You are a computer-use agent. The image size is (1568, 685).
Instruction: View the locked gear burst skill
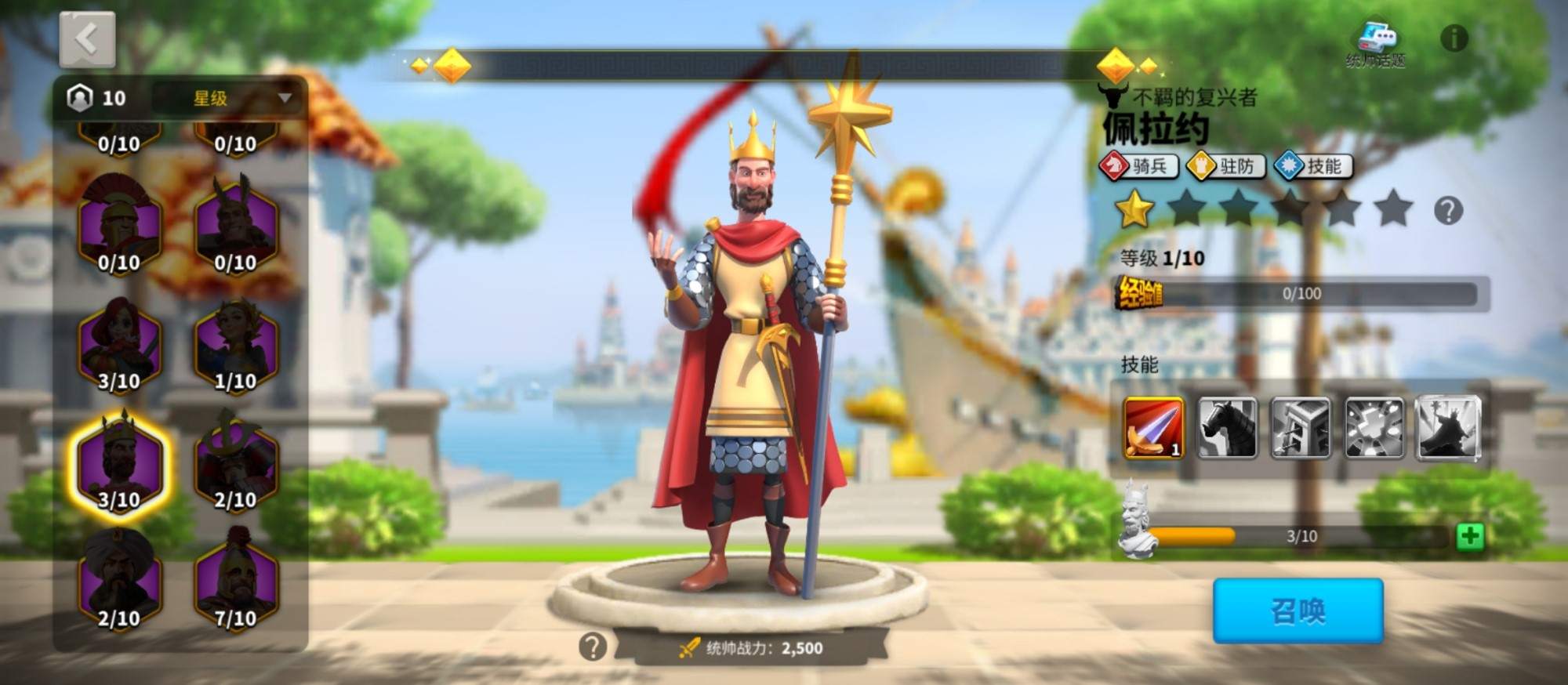pos(1374,428)
